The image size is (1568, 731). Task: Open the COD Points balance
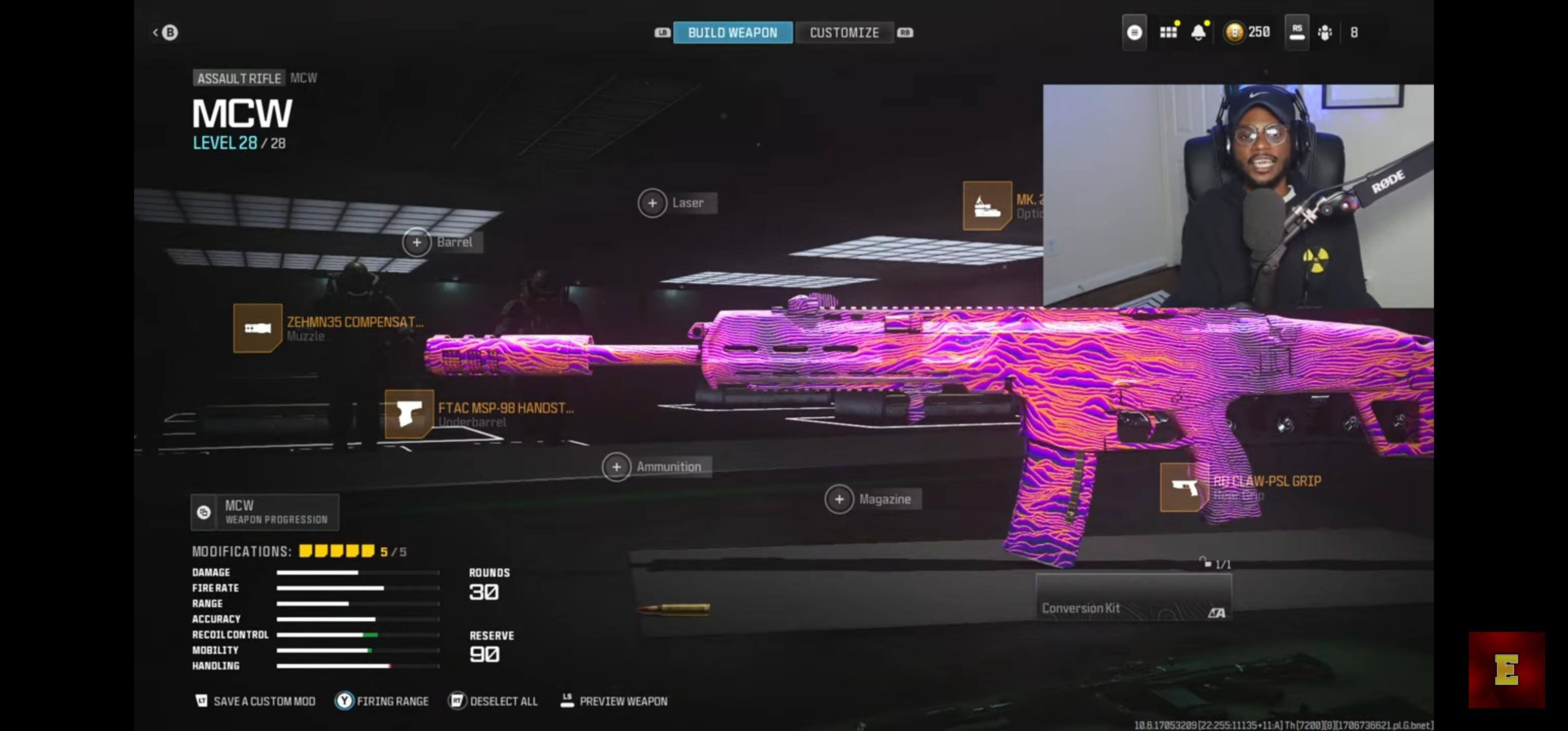[1248, 32]
